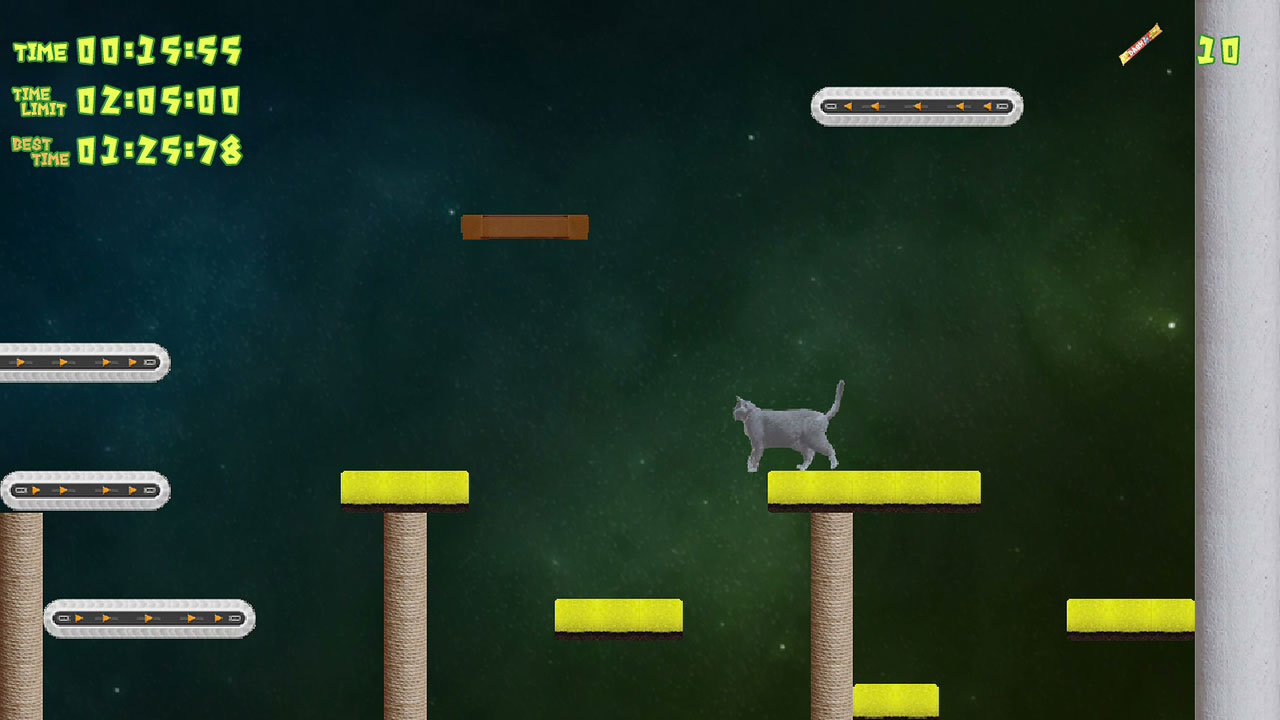
Task: Toggle the lowest conveyor belt on the left
Action: (150, 618)
